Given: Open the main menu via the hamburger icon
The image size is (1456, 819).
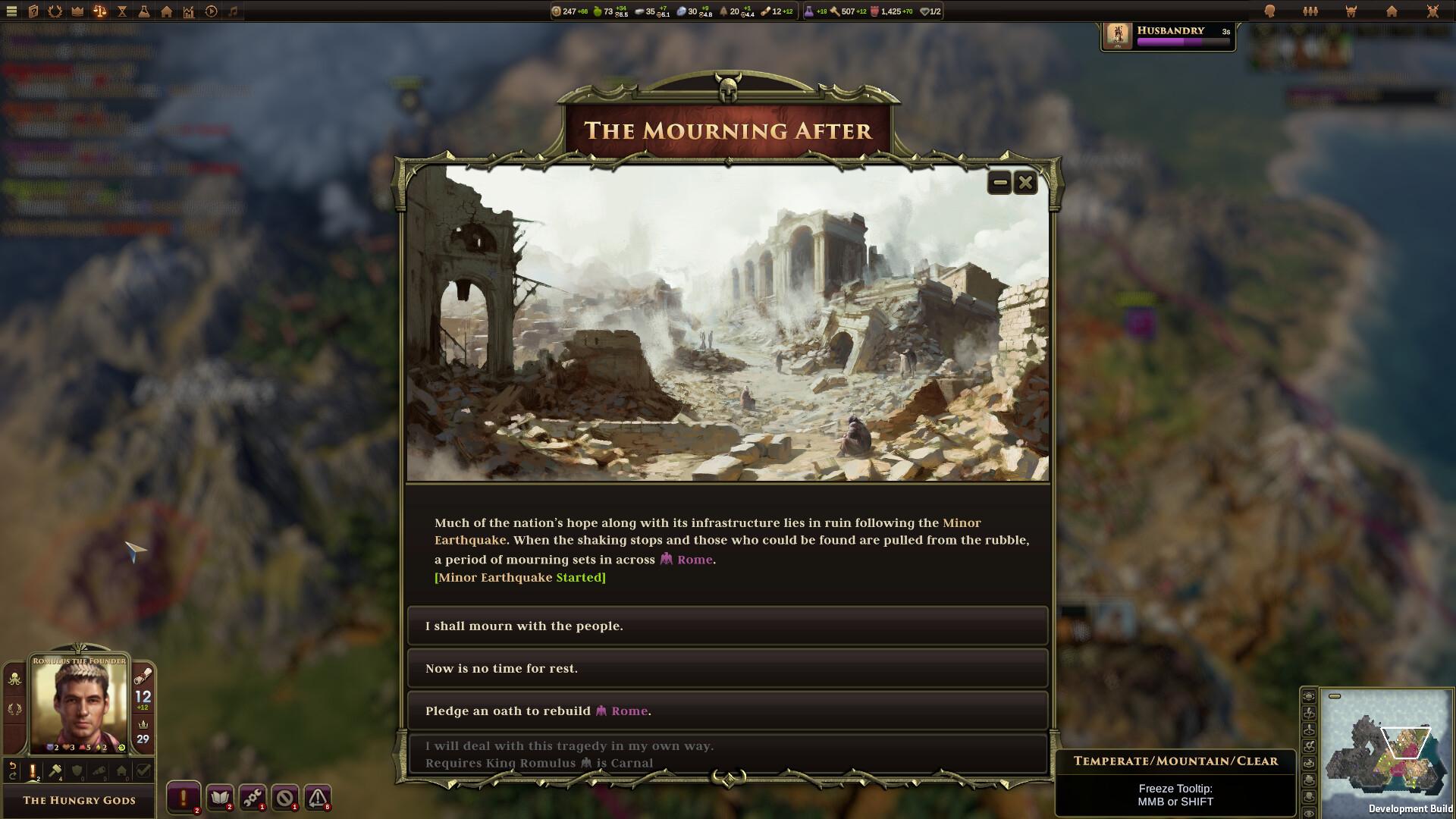Looking at the screenshot, I should (x=11, y=11).
